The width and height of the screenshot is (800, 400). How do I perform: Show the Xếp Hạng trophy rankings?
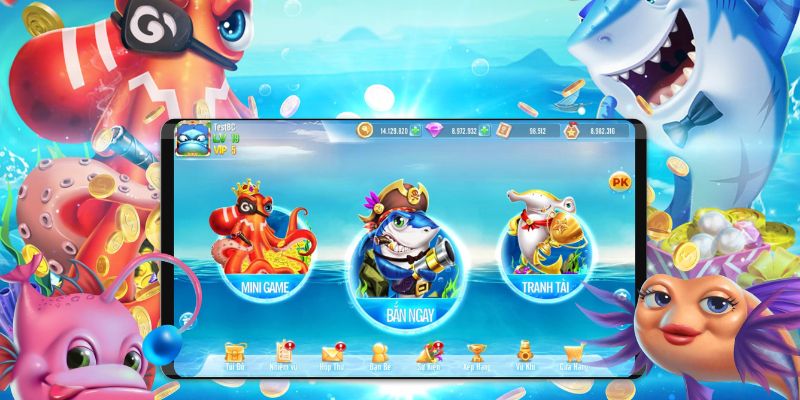(477, 353)
